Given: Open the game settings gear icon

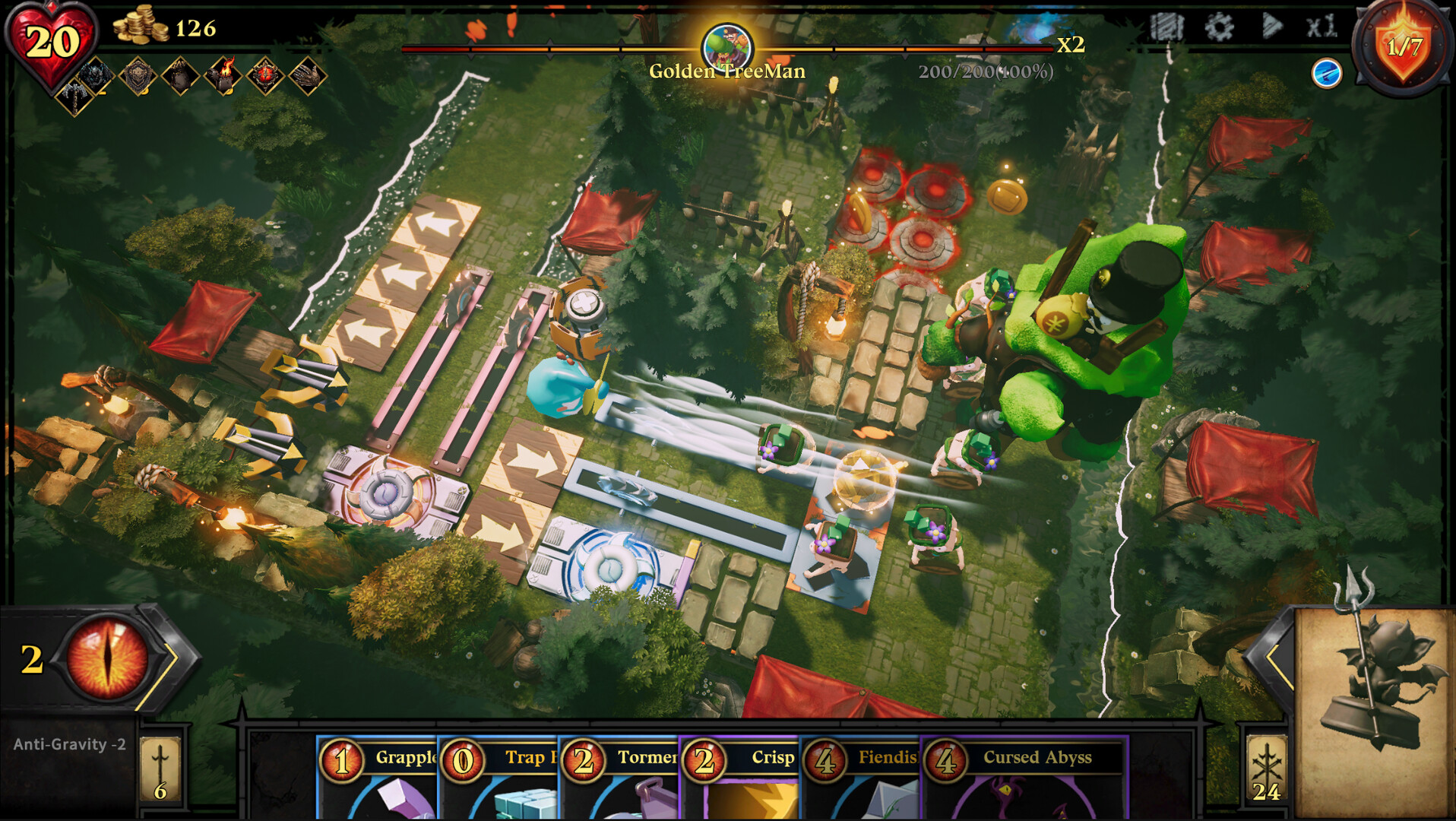Looking at the screenshot, I should coord(1220,27).
